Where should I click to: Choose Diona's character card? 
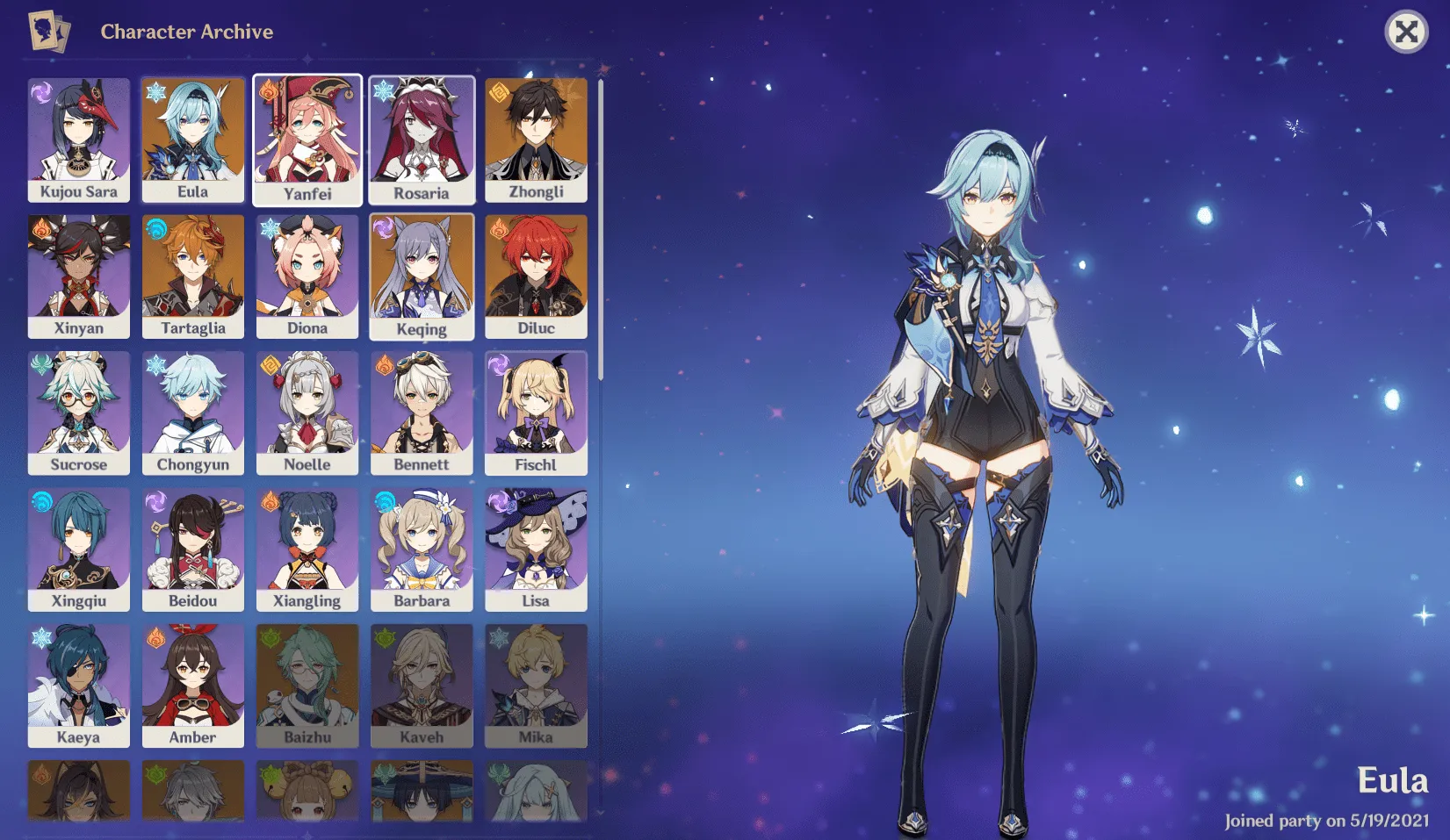point(307,276)
